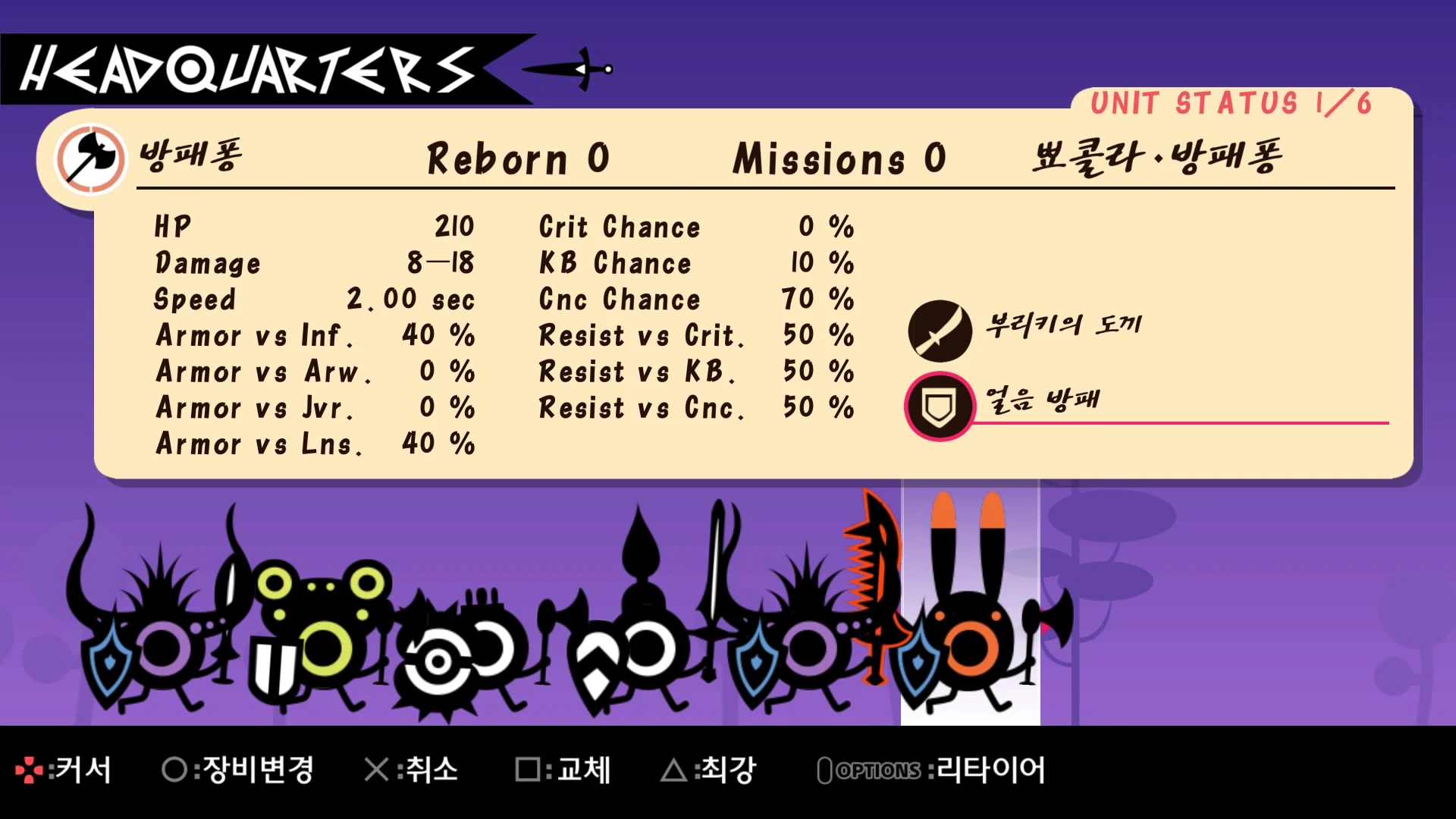Click the Circle button icon for 장비변경
This screenshot has width=1456, height=819.
pos(176,769)
